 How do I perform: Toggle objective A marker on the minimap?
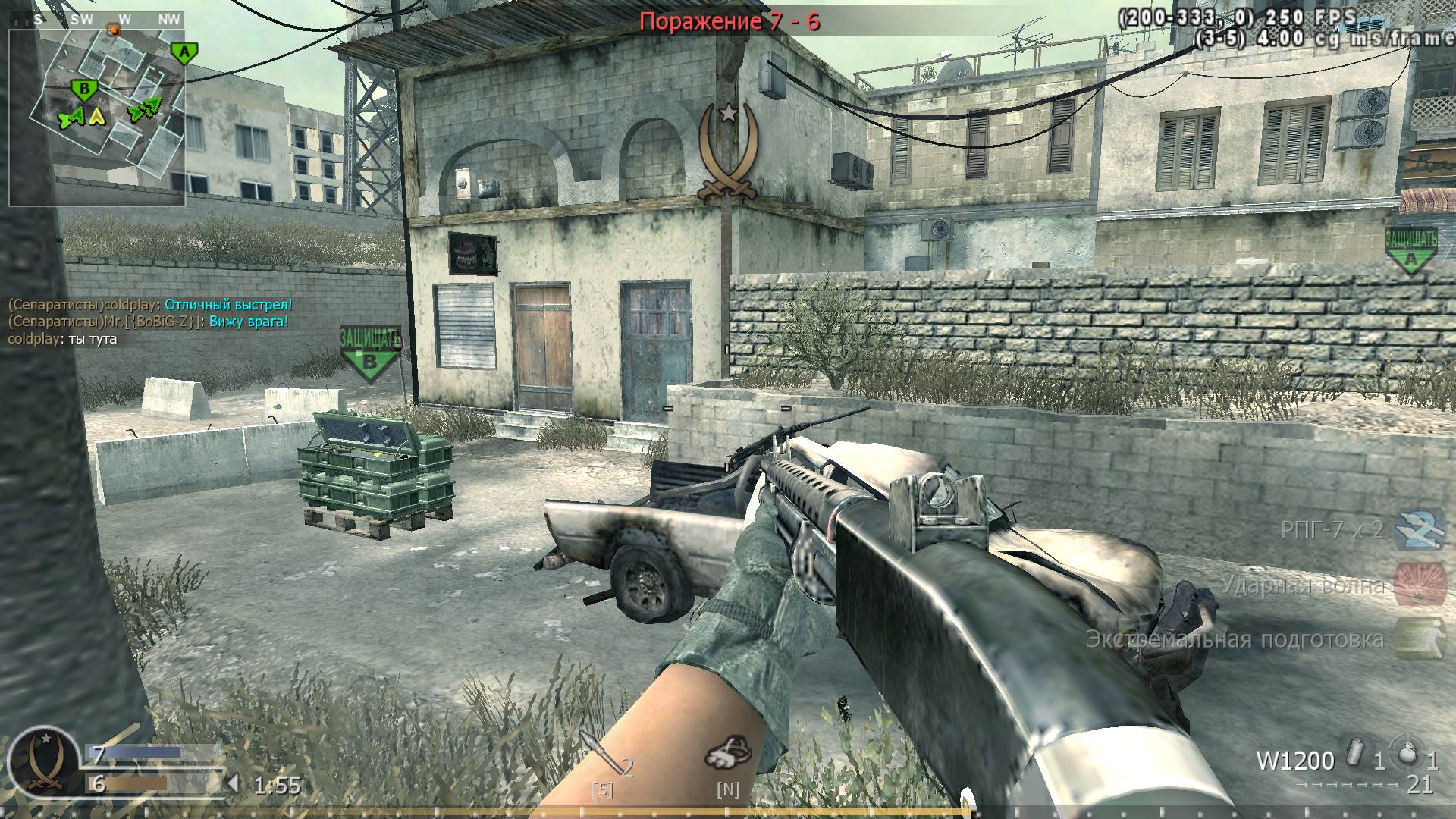tap(184, 52)
